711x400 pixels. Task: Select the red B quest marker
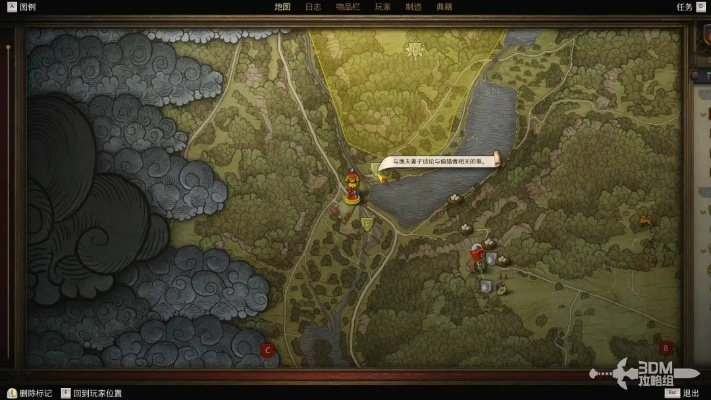[x=667, y=348]
